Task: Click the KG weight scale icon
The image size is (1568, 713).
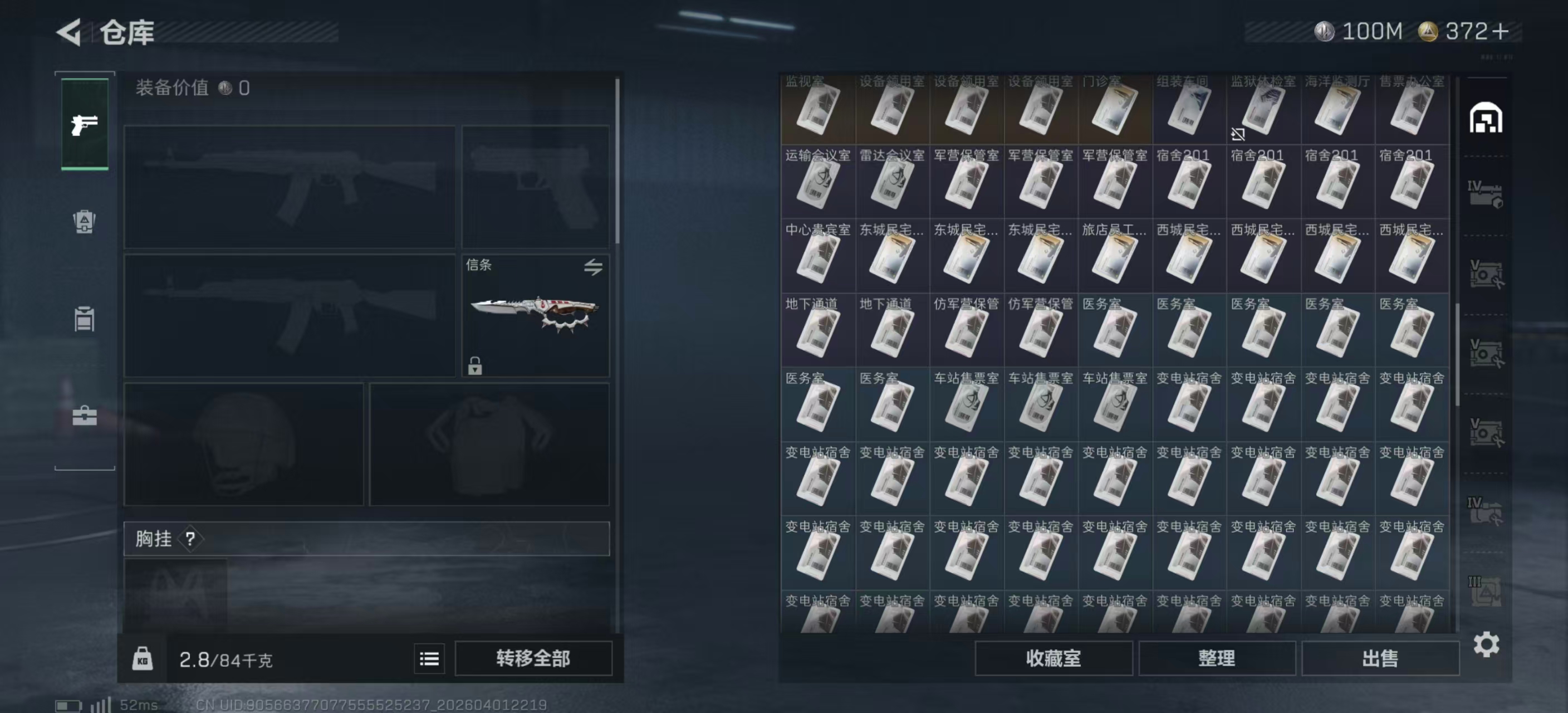Action: (144, 658)
